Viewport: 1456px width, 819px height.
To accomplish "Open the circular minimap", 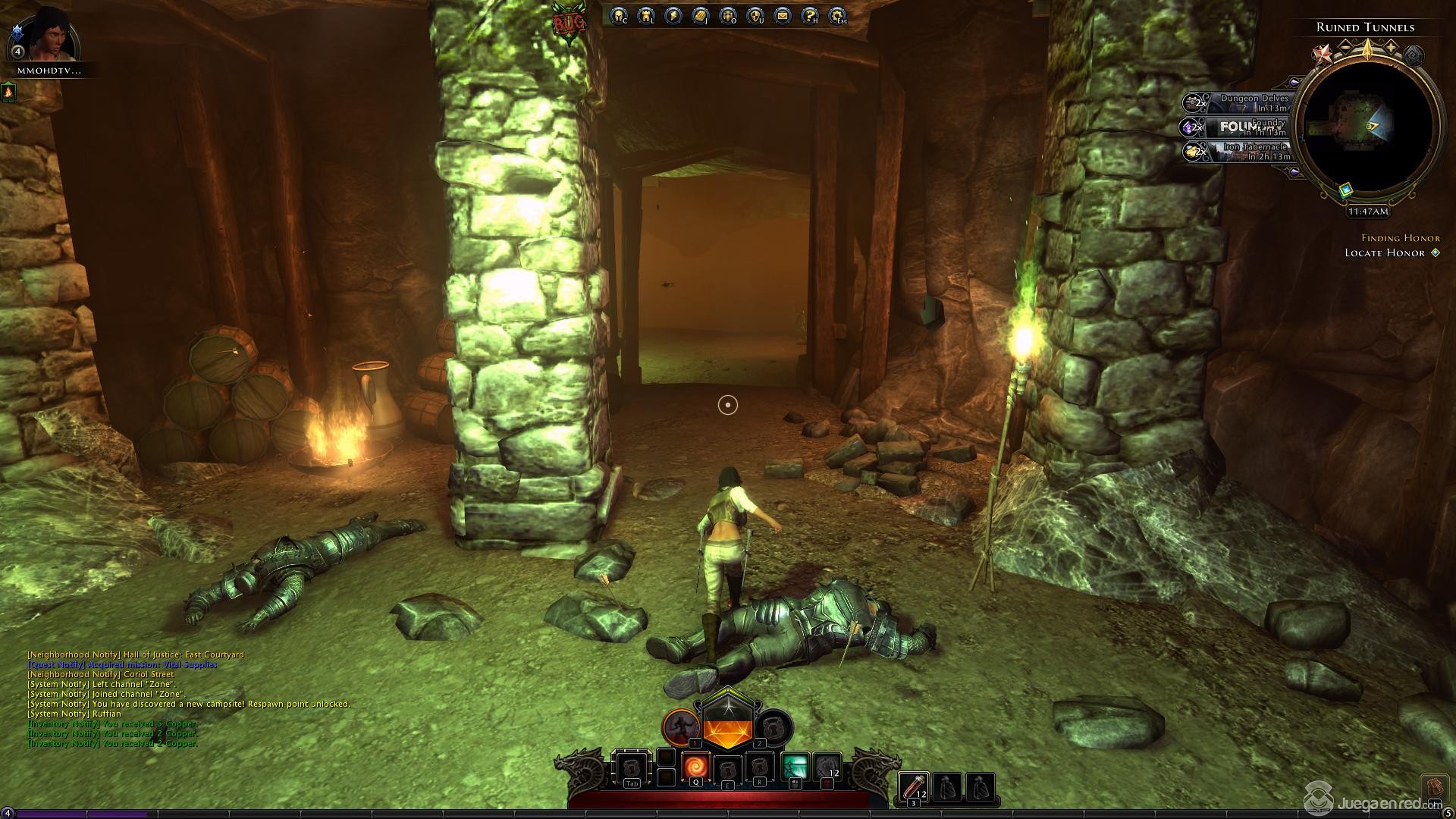I will click(x=1367, y=129).
